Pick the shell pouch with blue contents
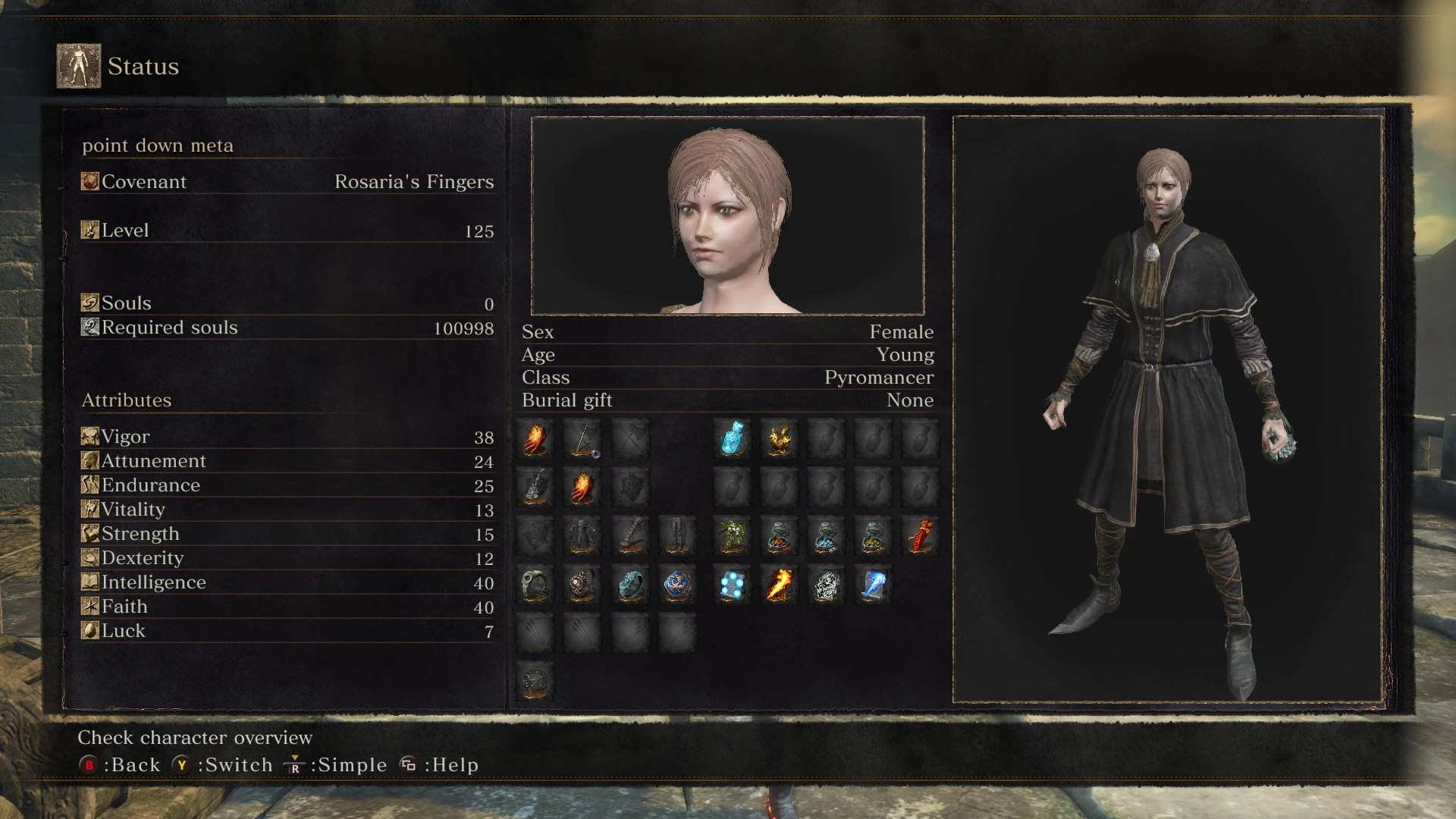 click(826, 536)
